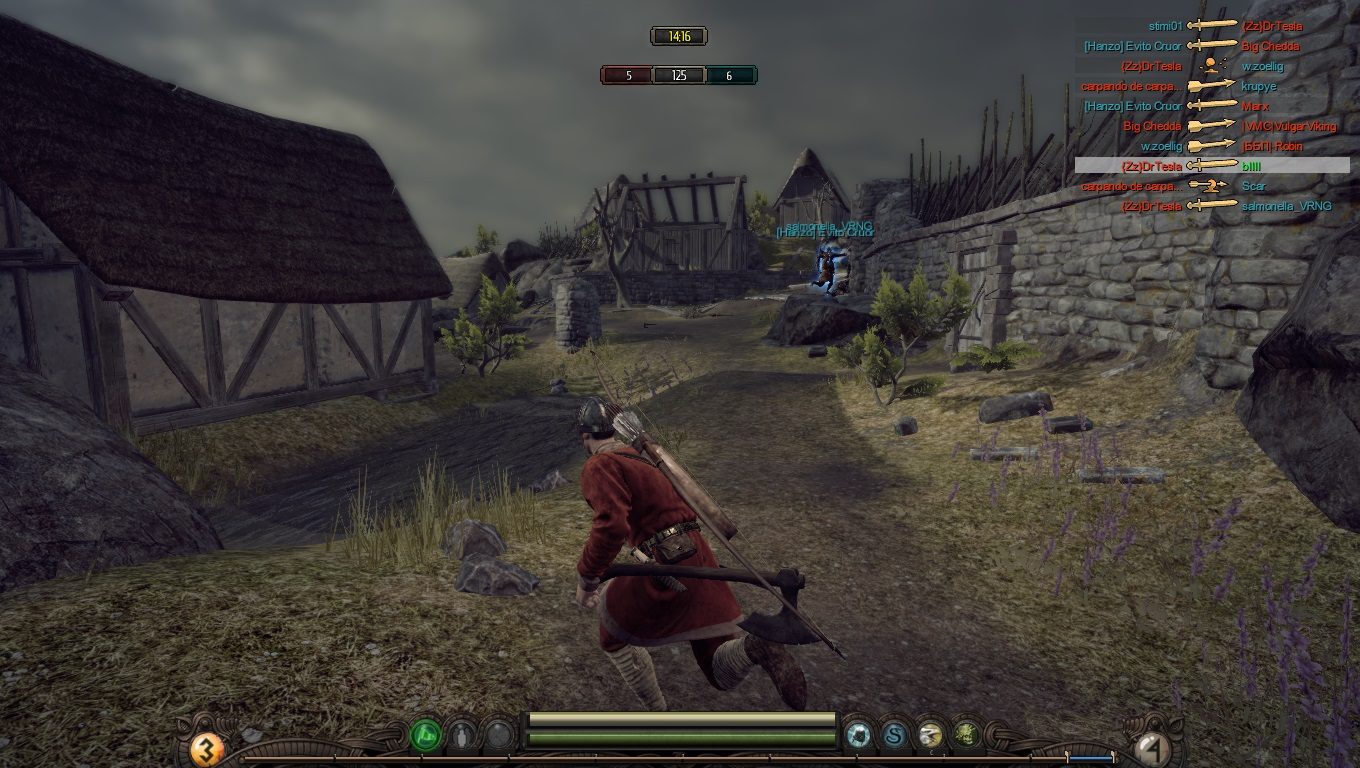Select the green monster face perk icon
This screenshot has height=768, width=1360.
coord(965,736)
